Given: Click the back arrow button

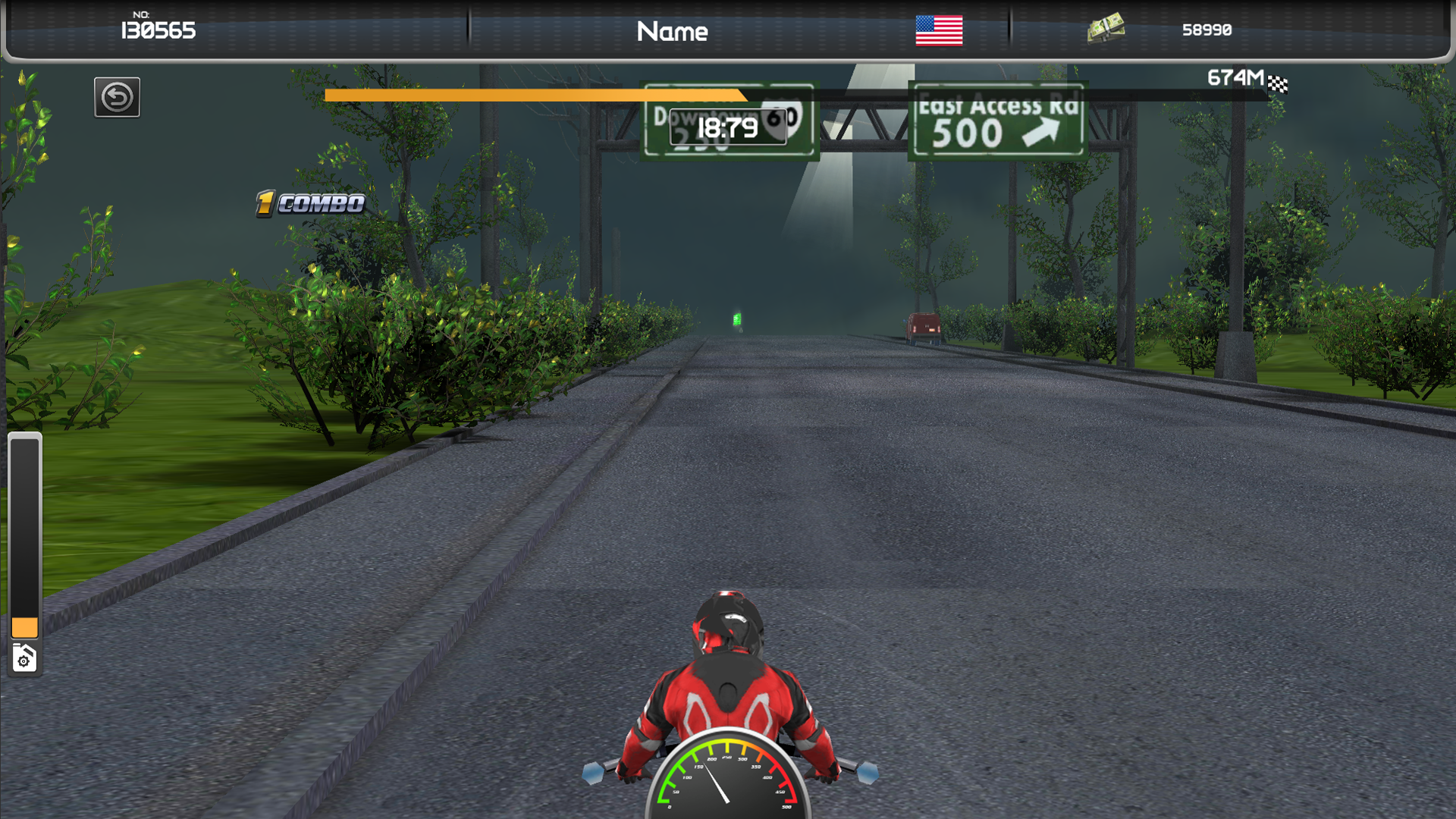Looking at the screenshot, I should 116,96.
